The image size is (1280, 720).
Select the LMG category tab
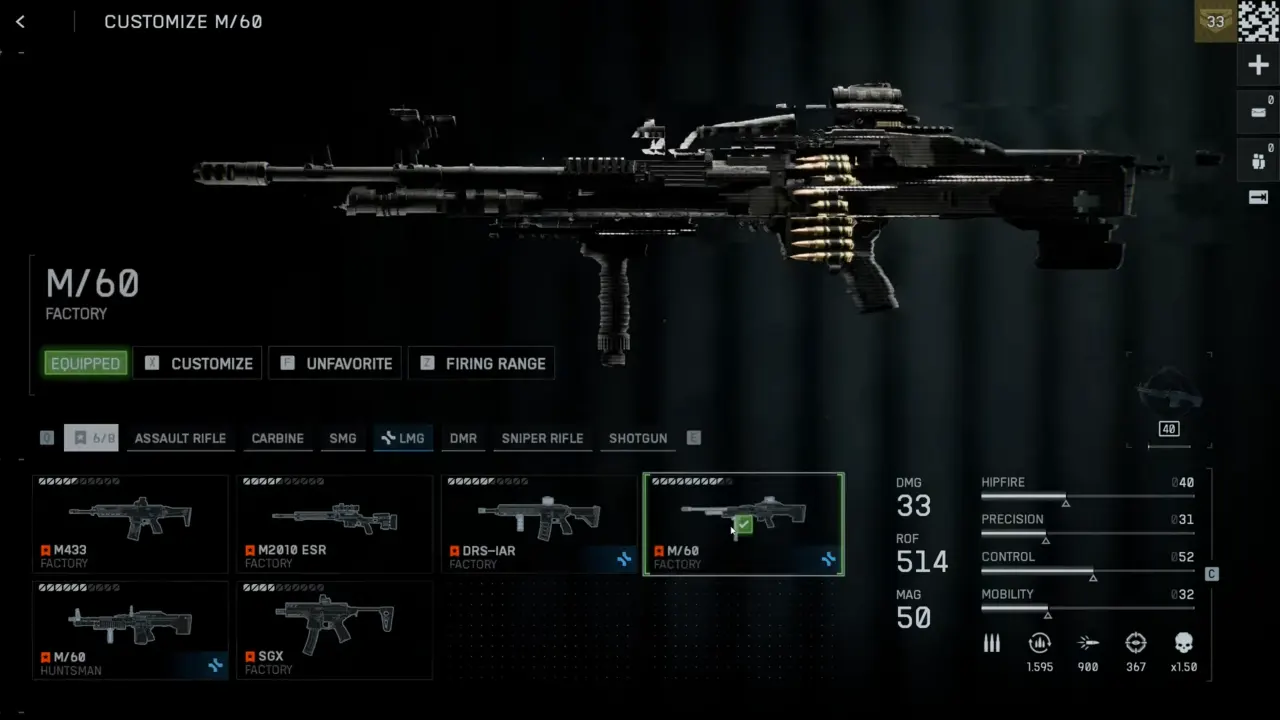click(x=403, y=438)
